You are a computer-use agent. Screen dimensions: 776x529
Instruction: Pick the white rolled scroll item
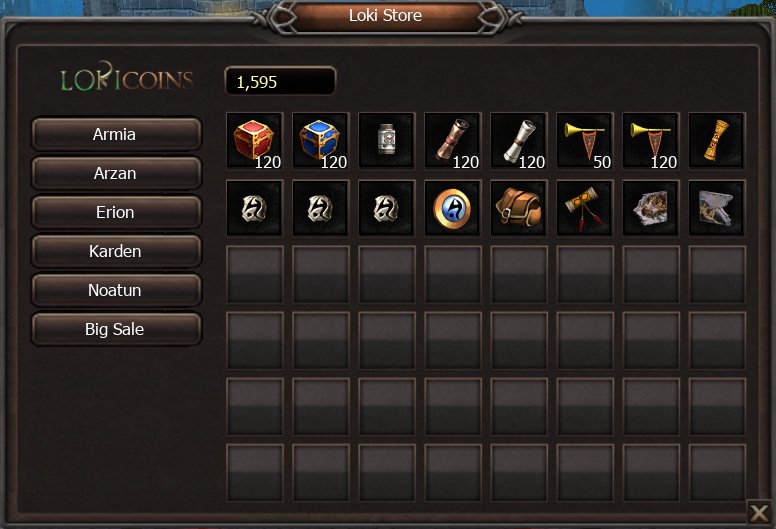point(518,141)
